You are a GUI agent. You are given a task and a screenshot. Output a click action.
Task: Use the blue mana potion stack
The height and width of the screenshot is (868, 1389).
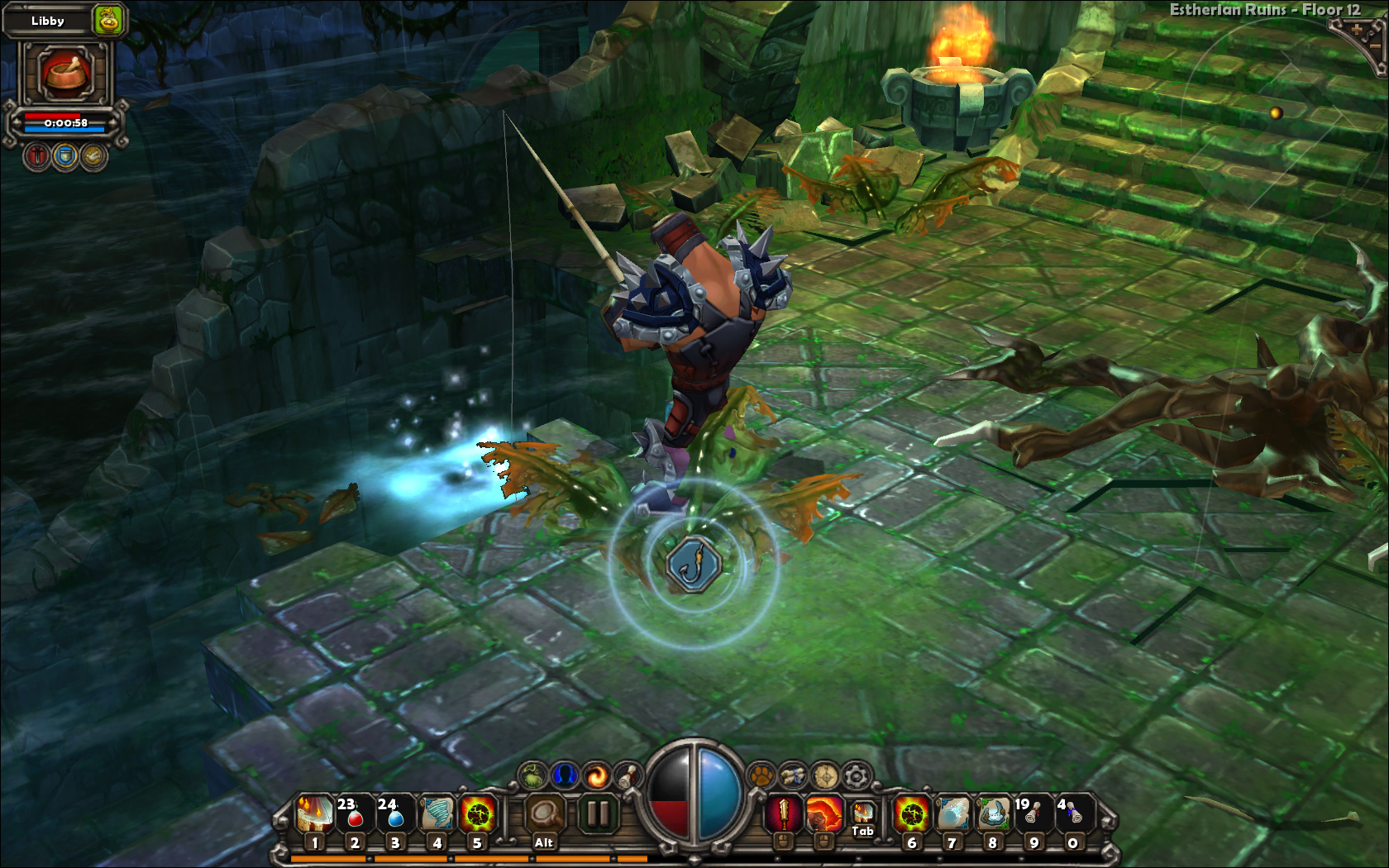[394, 814]
